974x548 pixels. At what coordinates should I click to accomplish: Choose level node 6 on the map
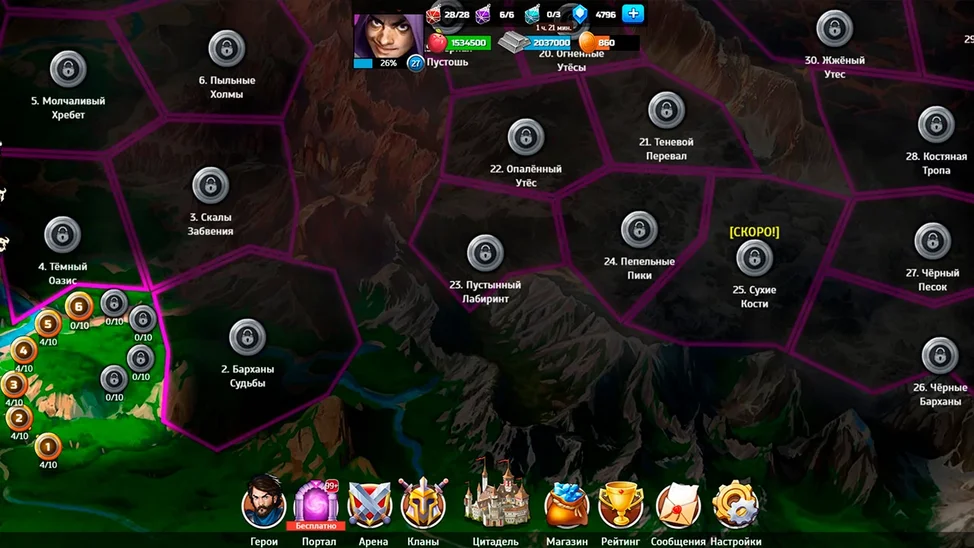79,306
